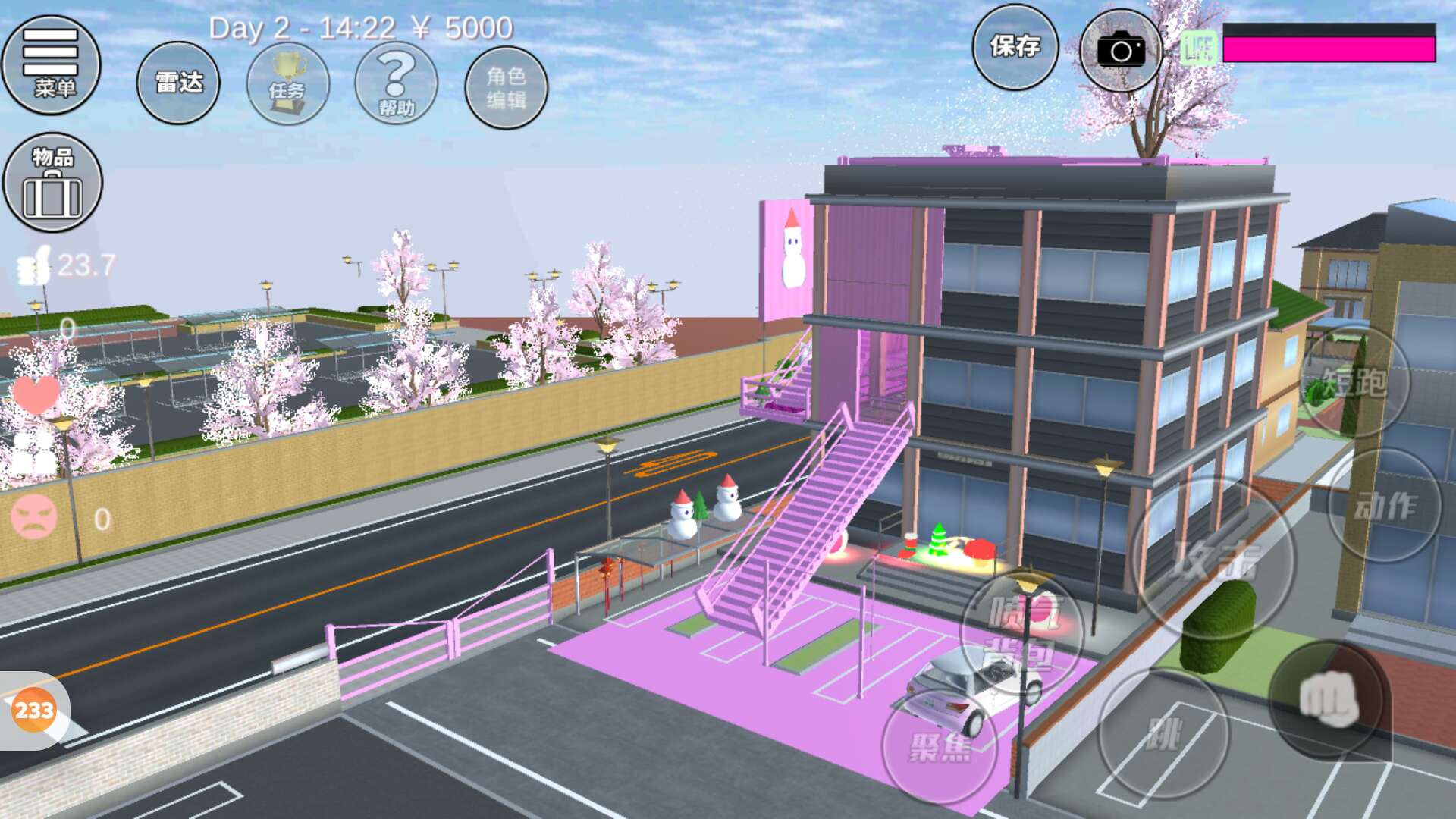This screenshot has width=1456, height=819.
Task: Tap the 跳 jump button
Action: 1164,734
